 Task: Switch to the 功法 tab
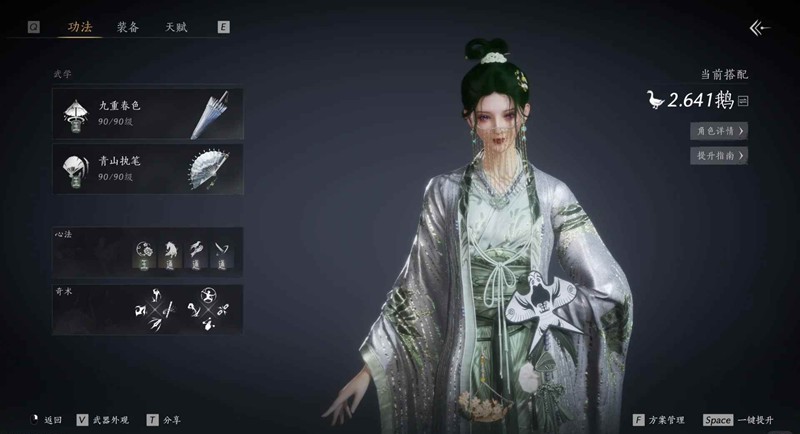point(79,27)
